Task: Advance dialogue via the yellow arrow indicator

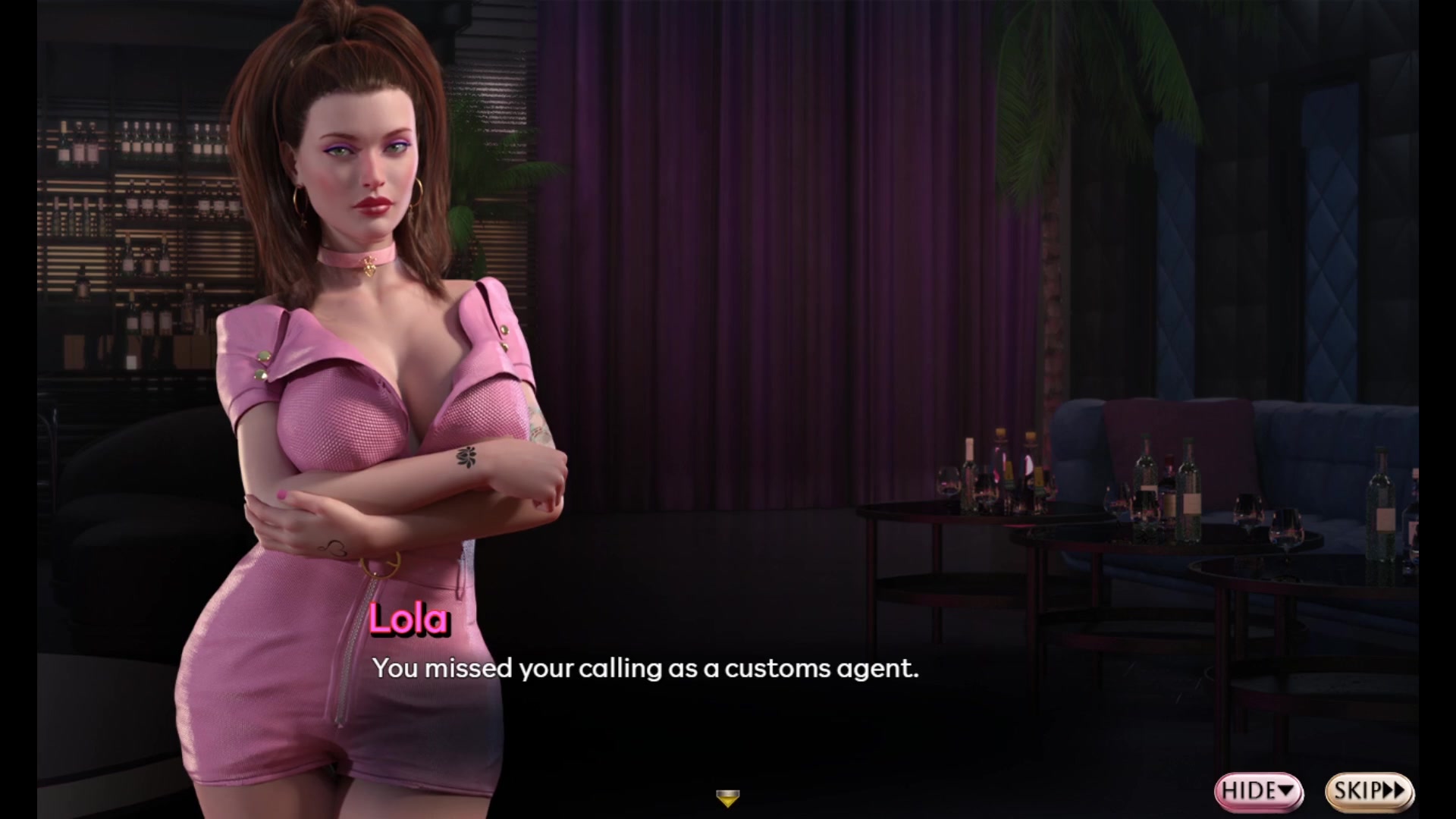Action: click(727, 798)
